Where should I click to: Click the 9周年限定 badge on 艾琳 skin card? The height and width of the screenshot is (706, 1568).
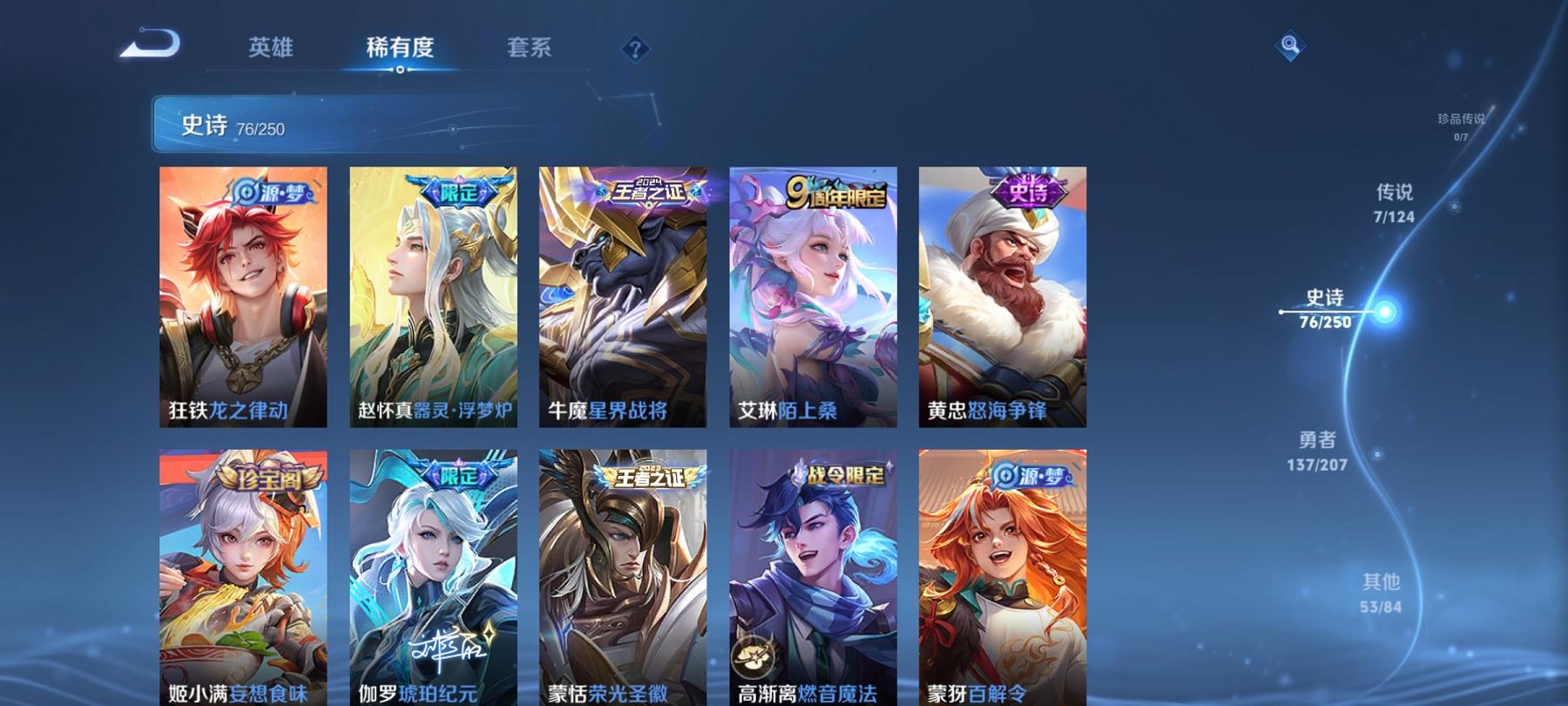(x=836, y=194)
